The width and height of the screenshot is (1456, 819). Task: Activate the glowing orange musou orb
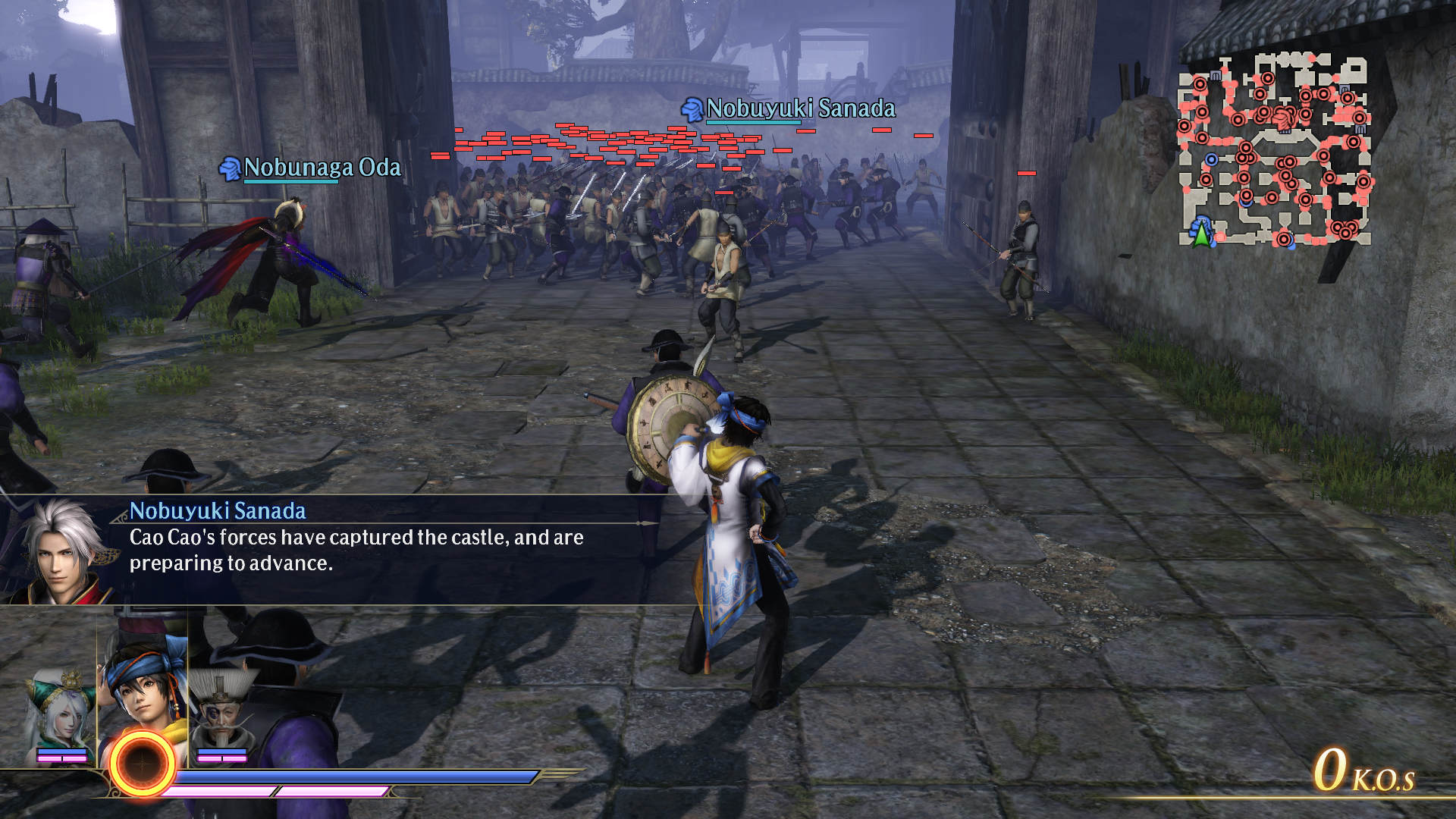click(x=142, y=764)
